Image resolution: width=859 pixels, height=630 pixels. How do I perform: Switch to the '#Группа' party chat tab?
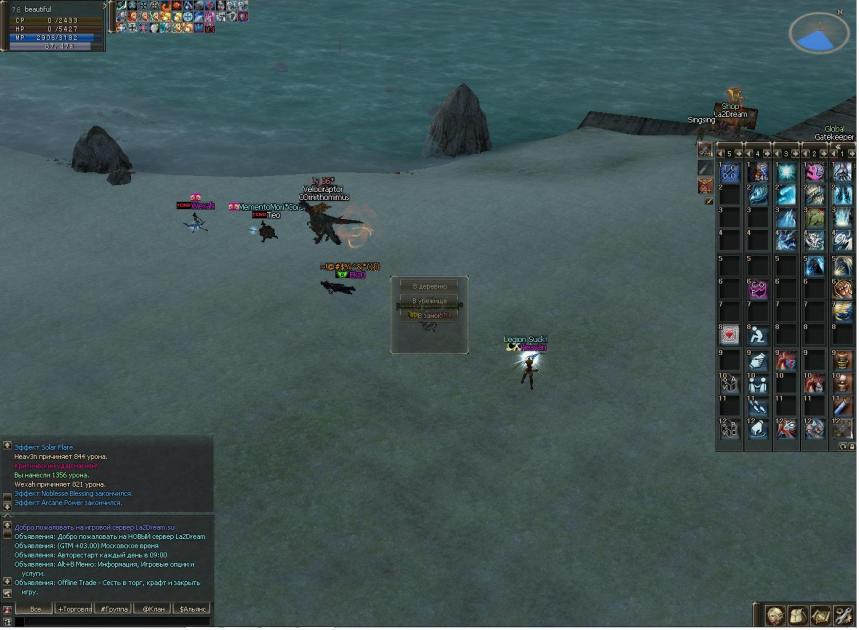pyautogui.click(x=113, y=609)
